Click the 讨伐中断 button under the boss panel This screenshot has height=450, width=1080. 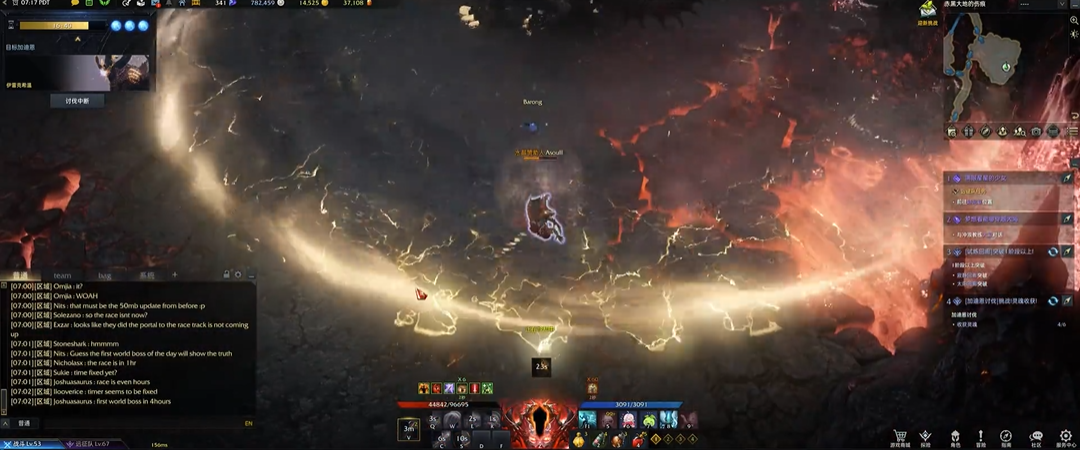pyautogui.click(x=77, y=101)
